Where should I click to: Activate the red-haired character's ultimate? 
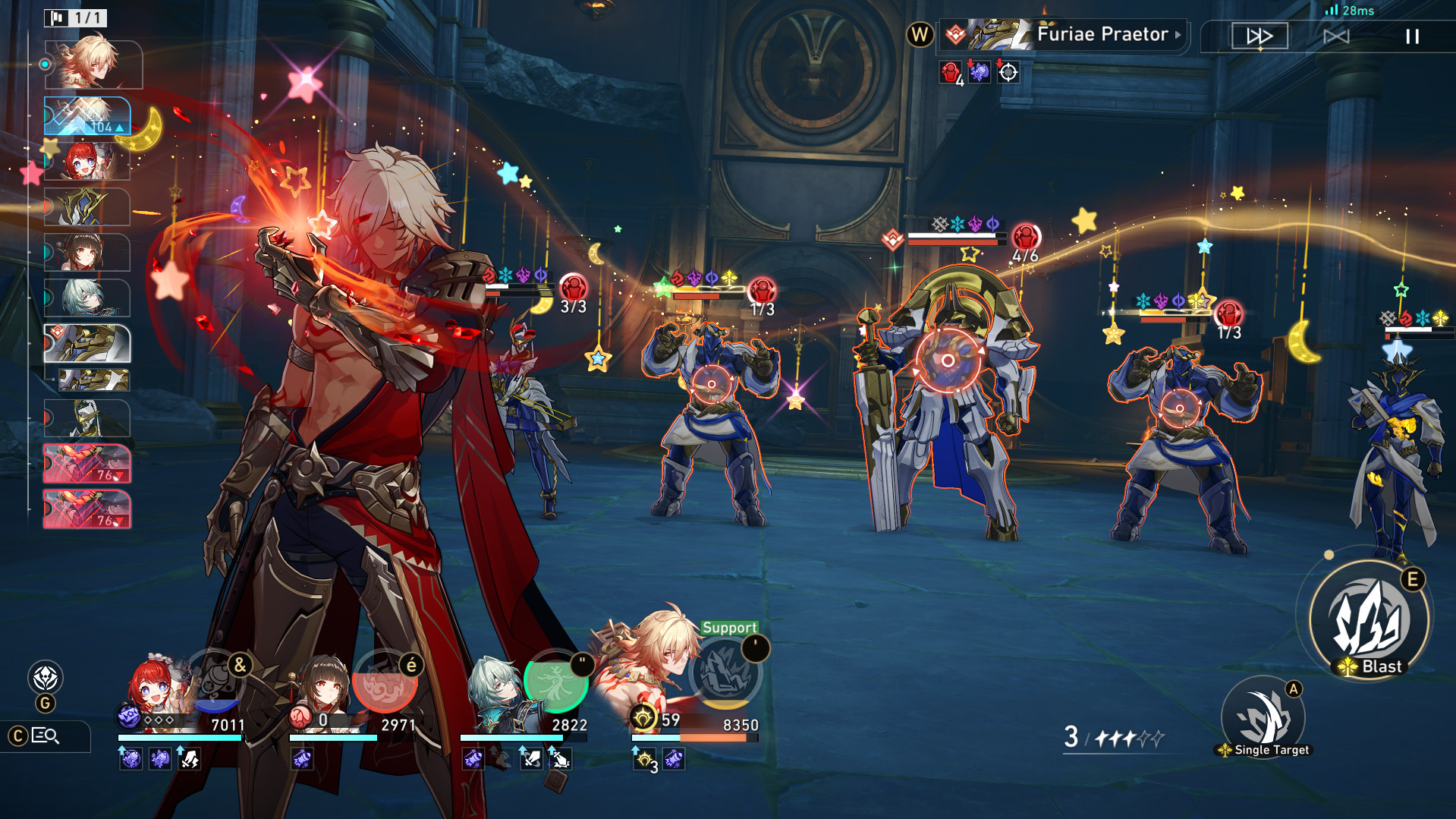(x=219, y=678)
